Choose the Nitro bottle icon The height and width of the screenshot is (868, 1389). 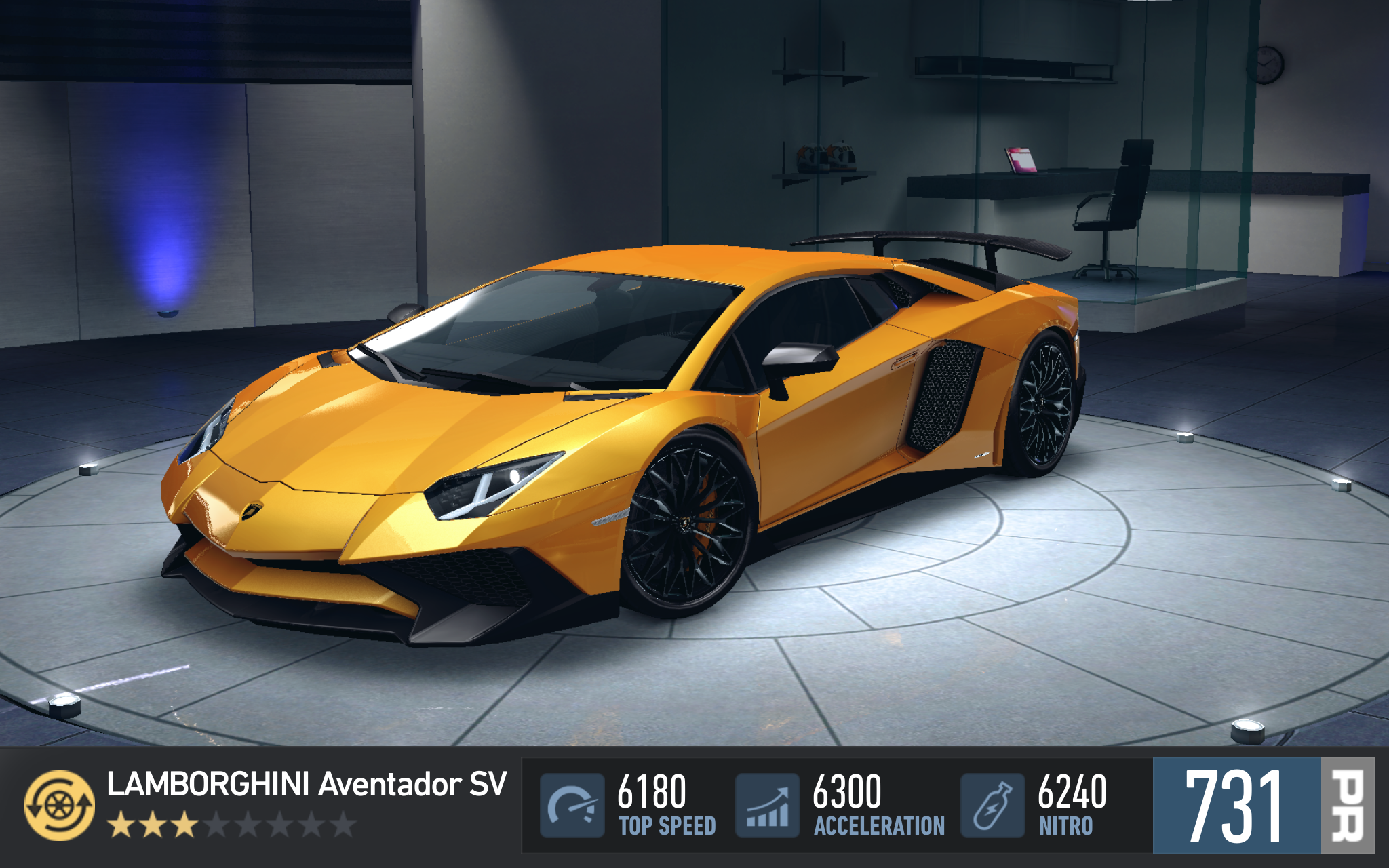[992, 806]
